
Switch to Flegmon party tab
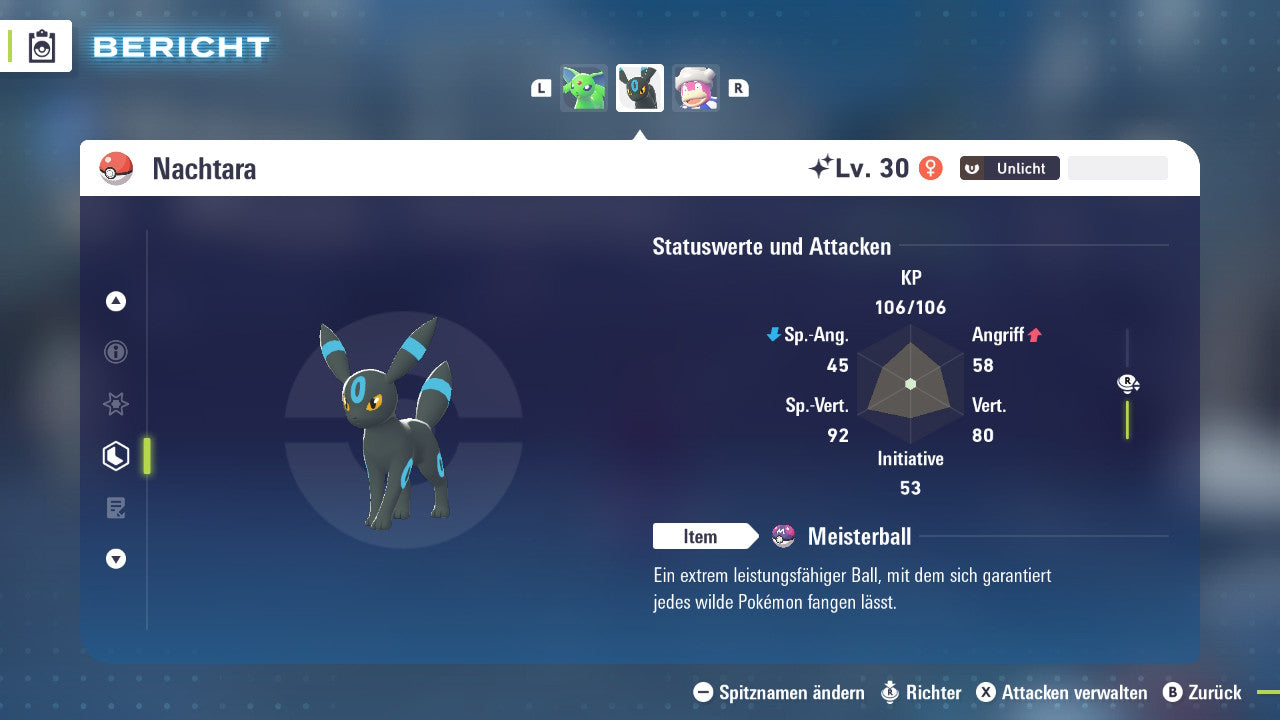[696, 87]
